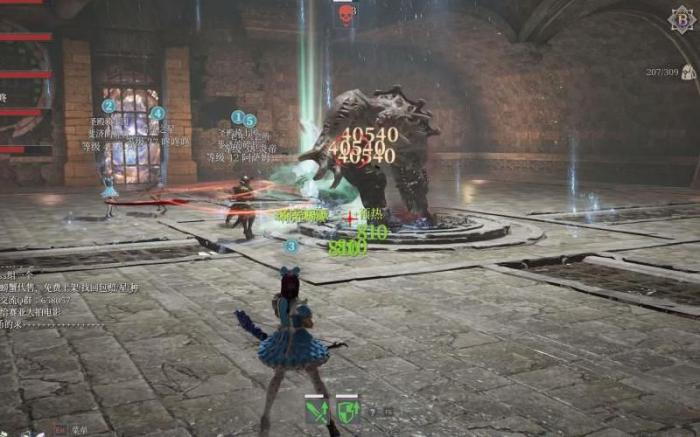700x437 pixels.
Task: Select the green shield defense buff icon
Action: (x=347, y=410)
